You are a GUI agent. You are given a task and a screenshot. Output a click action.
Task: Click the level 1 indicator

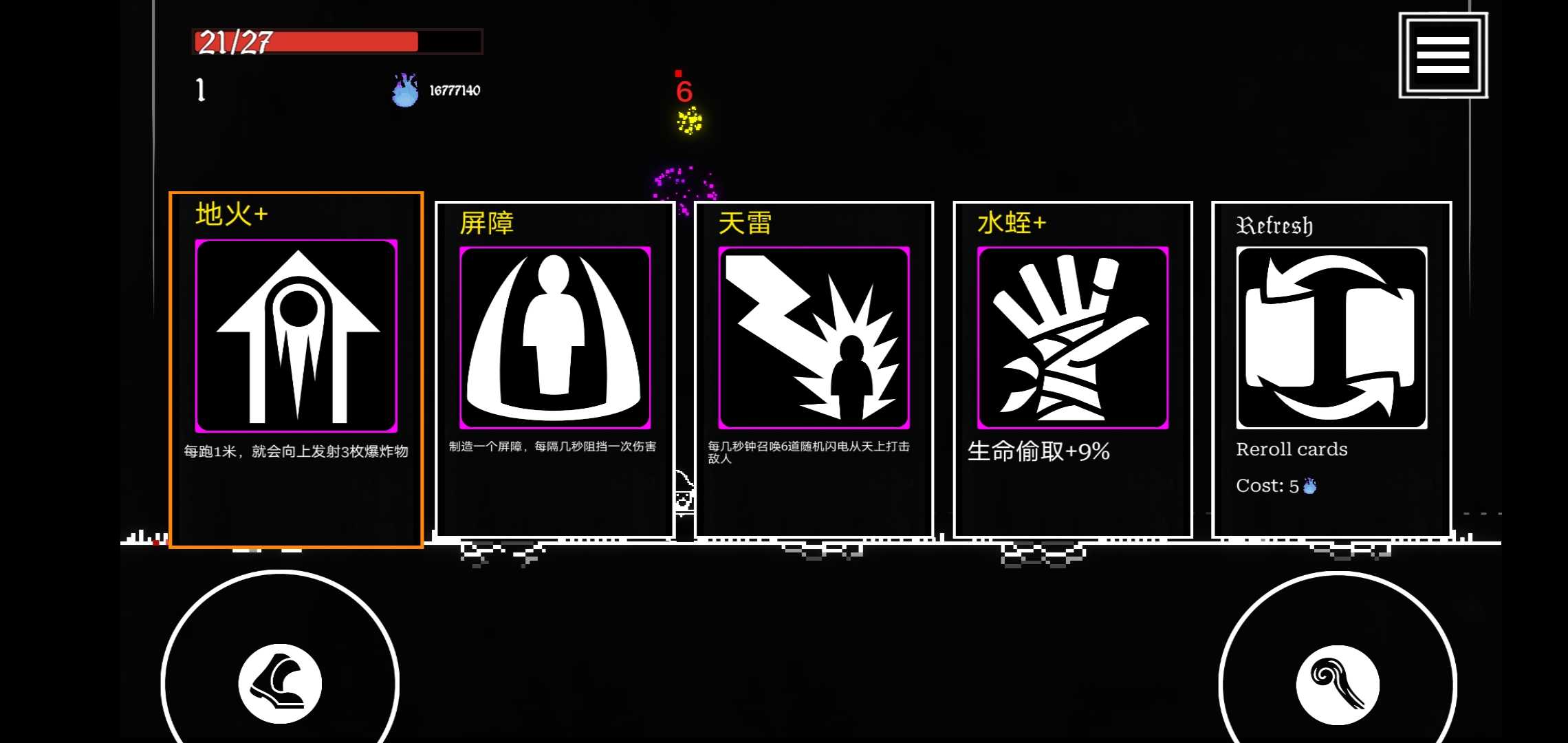click(x=200, y=90)
